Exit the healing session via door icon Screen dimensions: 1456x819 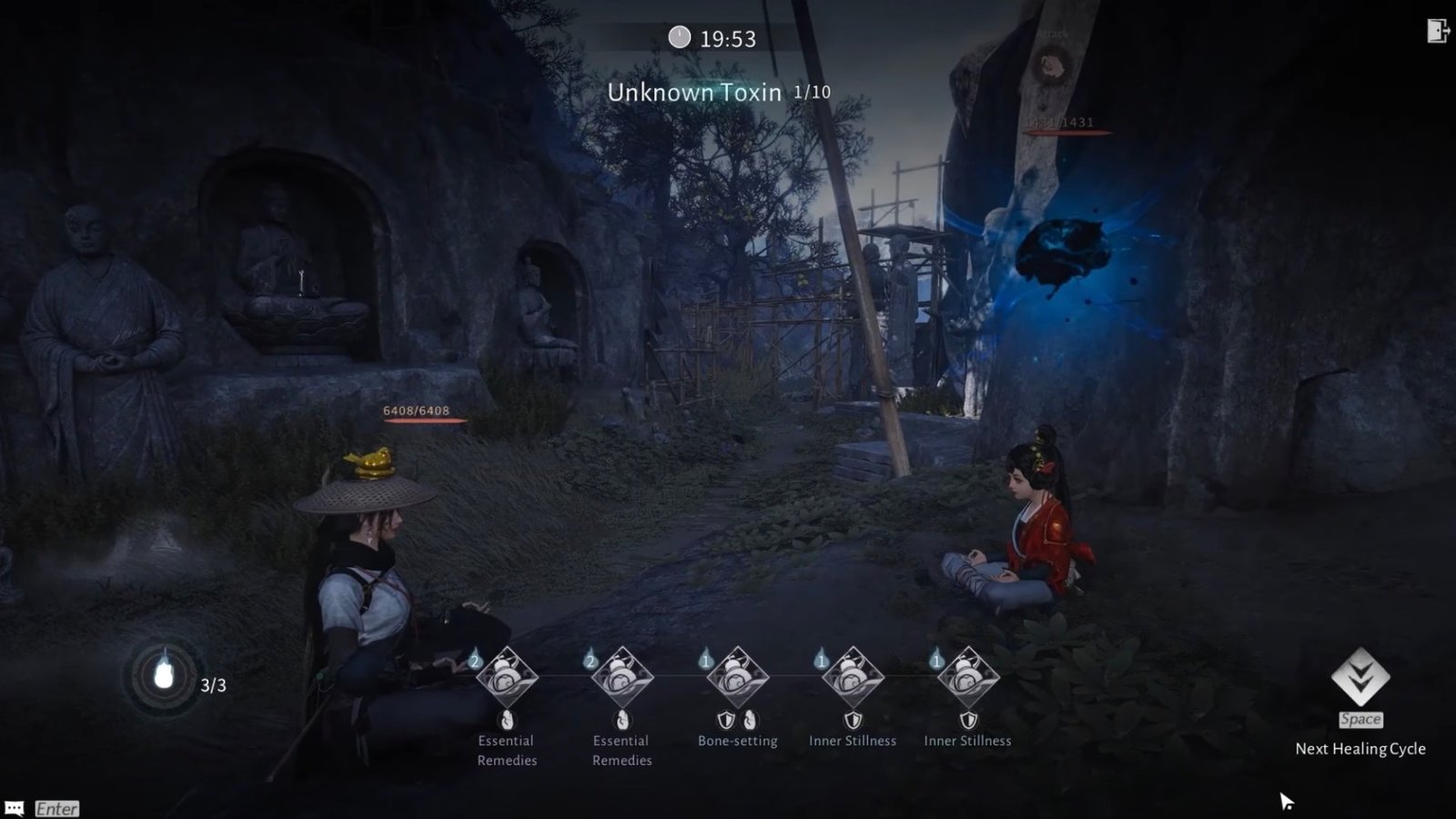(1438, 31)
